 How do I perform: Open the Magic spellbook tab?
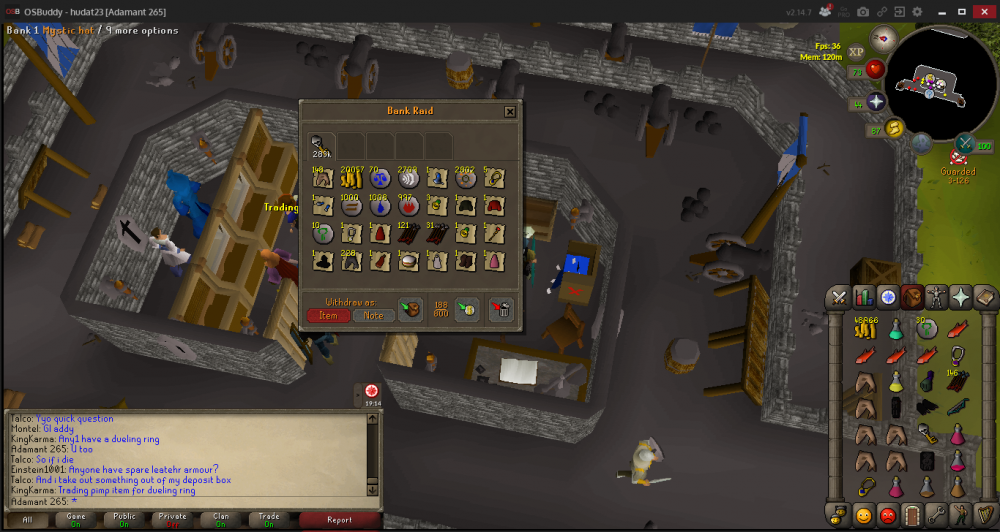(x=984, y=297)
